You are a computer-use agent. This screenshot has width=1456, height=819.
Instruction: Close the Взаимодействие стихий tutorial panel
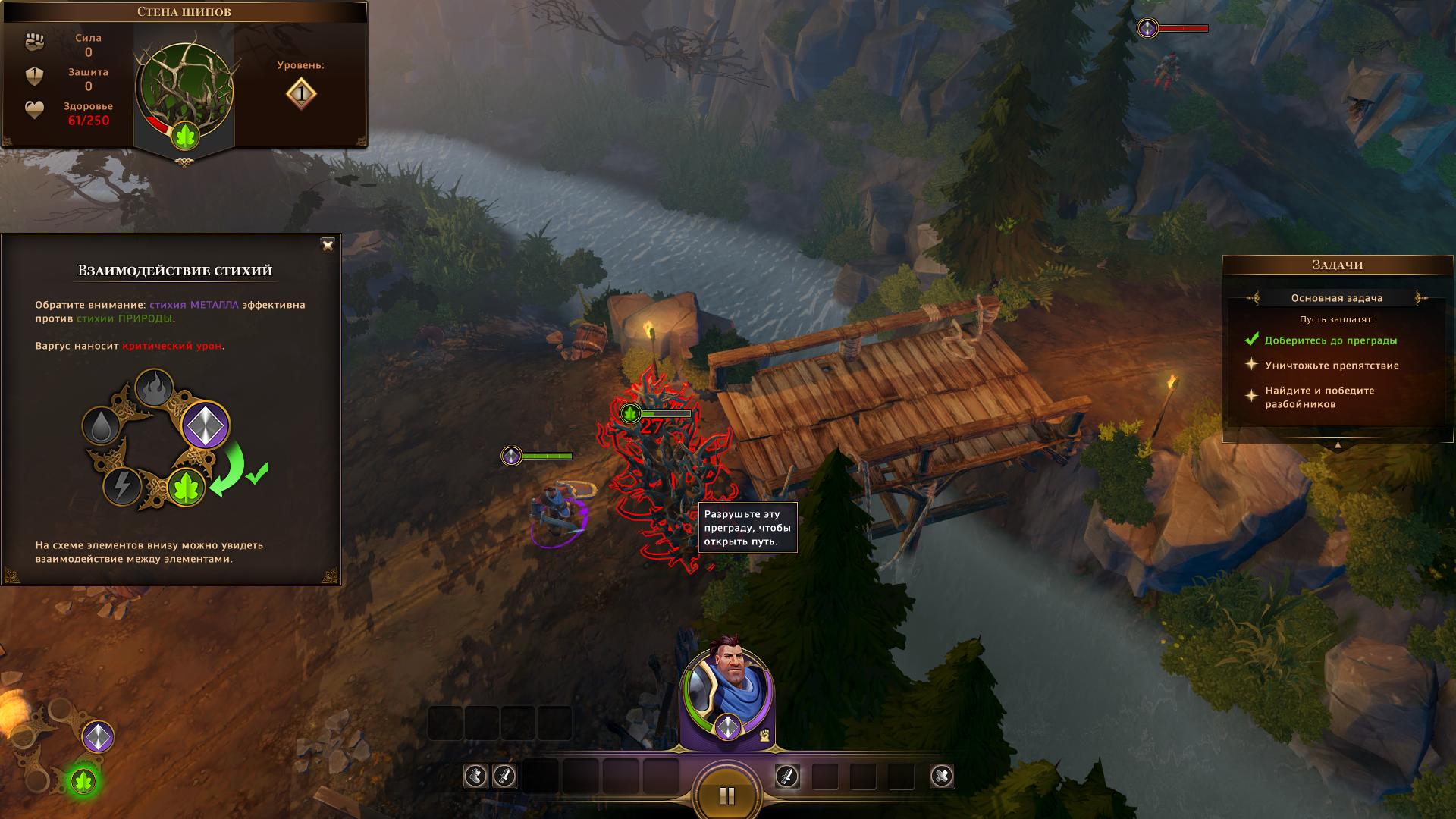tap(328, 245)
